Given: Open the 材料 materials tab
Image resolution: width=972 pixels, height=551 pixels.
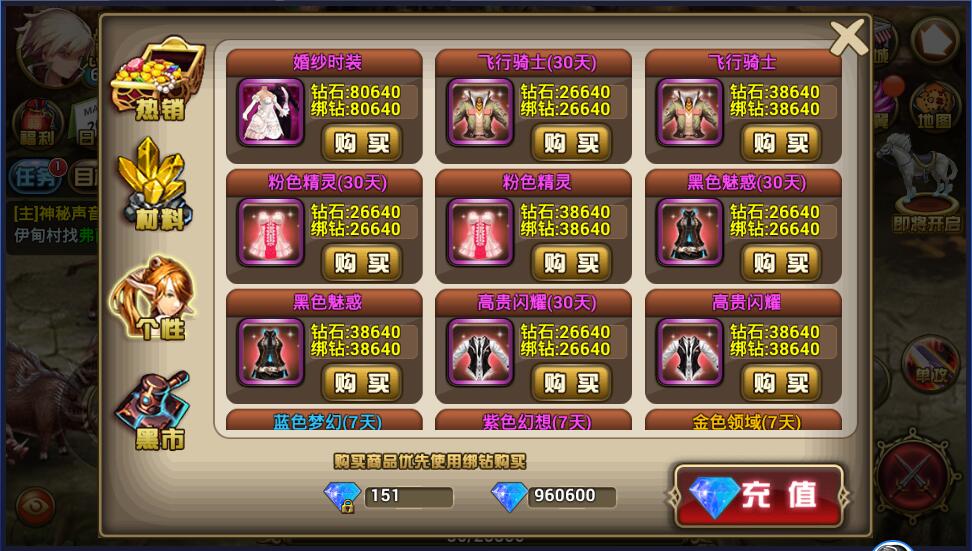Looking at the screenshot, I should (156, 185).
